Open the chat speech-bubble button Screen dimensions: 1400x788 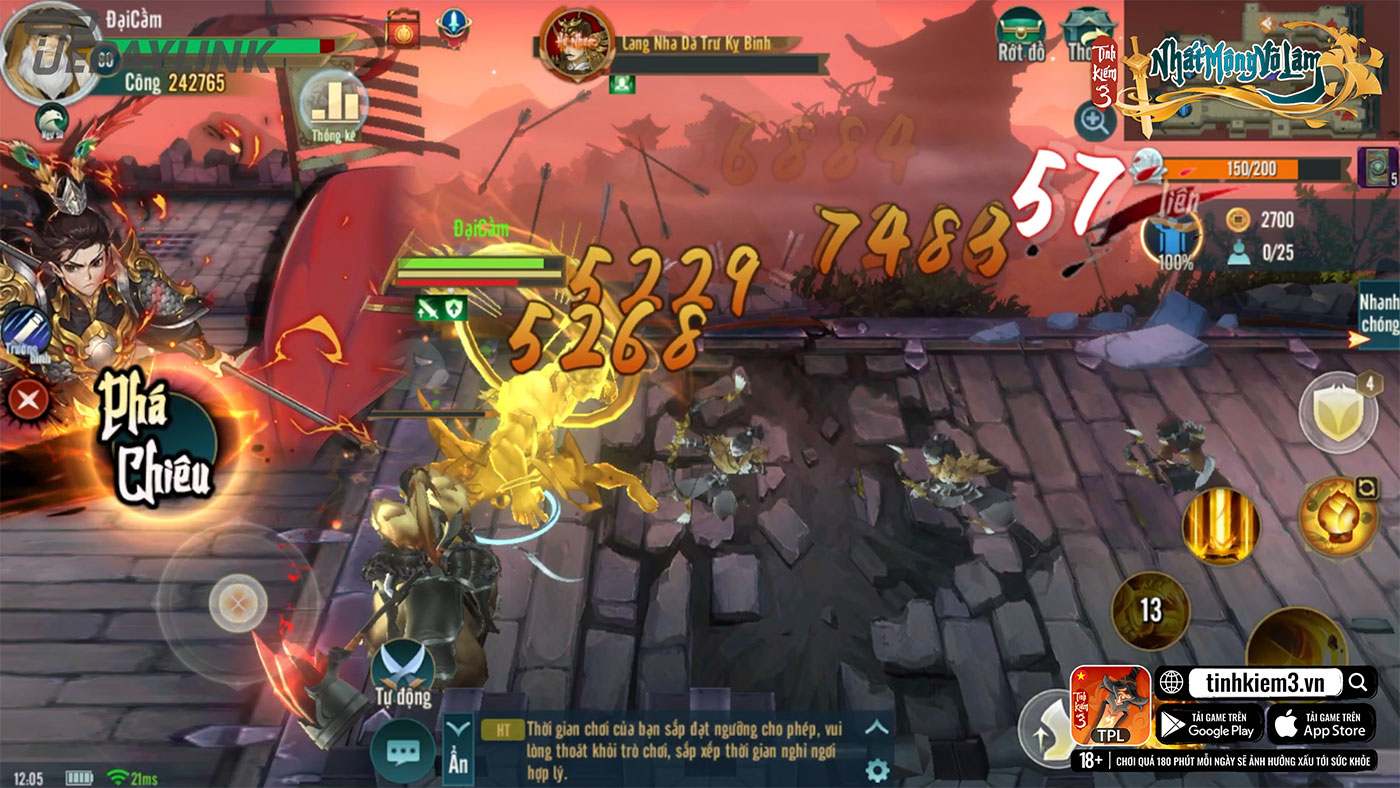click(402, 751)
